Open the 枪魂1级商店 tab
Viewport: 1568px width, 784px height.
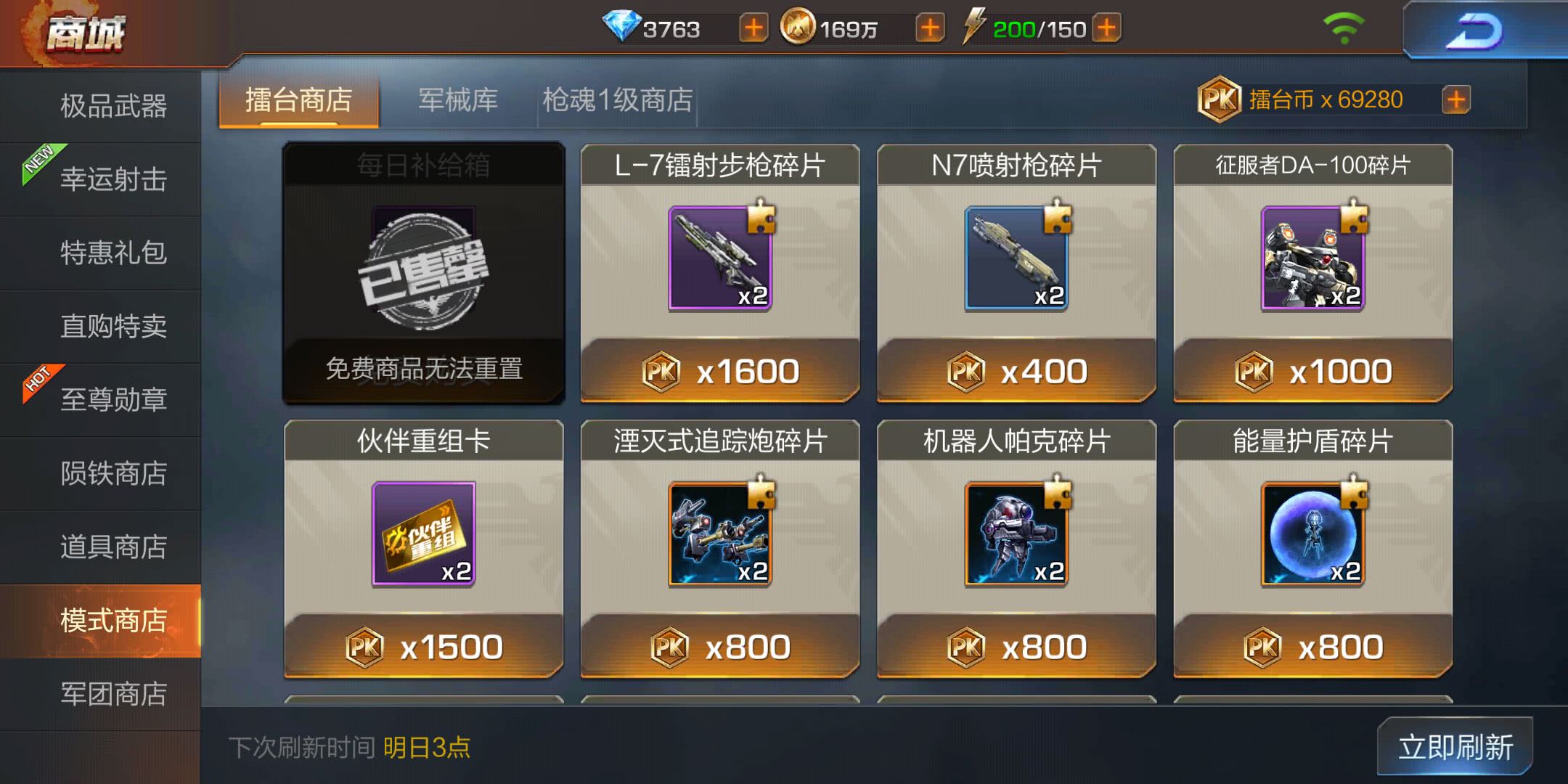(x=616, y=100)
